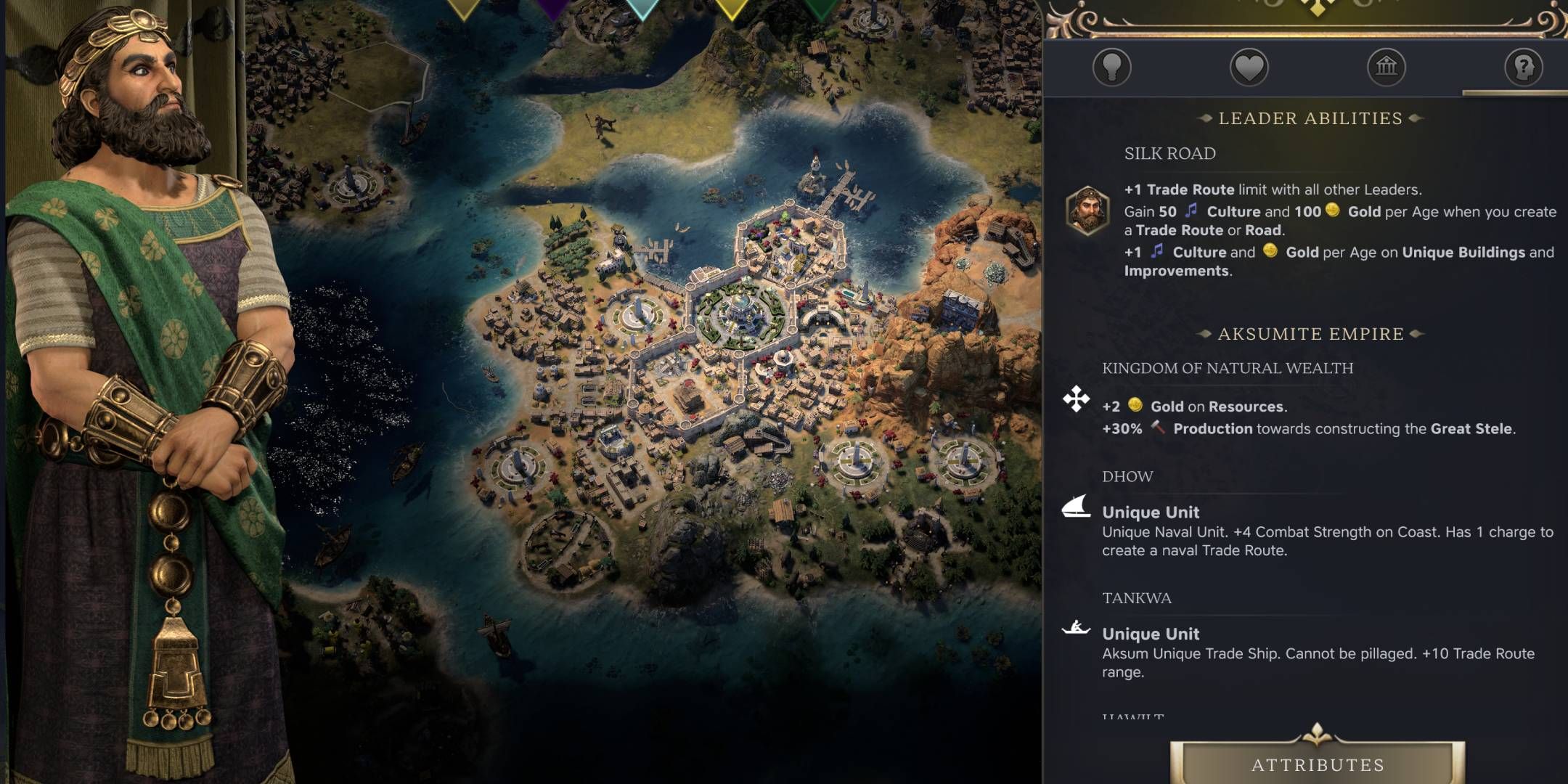Viewport: 1568px width, 784px height.
Task: Select the building columns tab
Action: [1386, 68]
